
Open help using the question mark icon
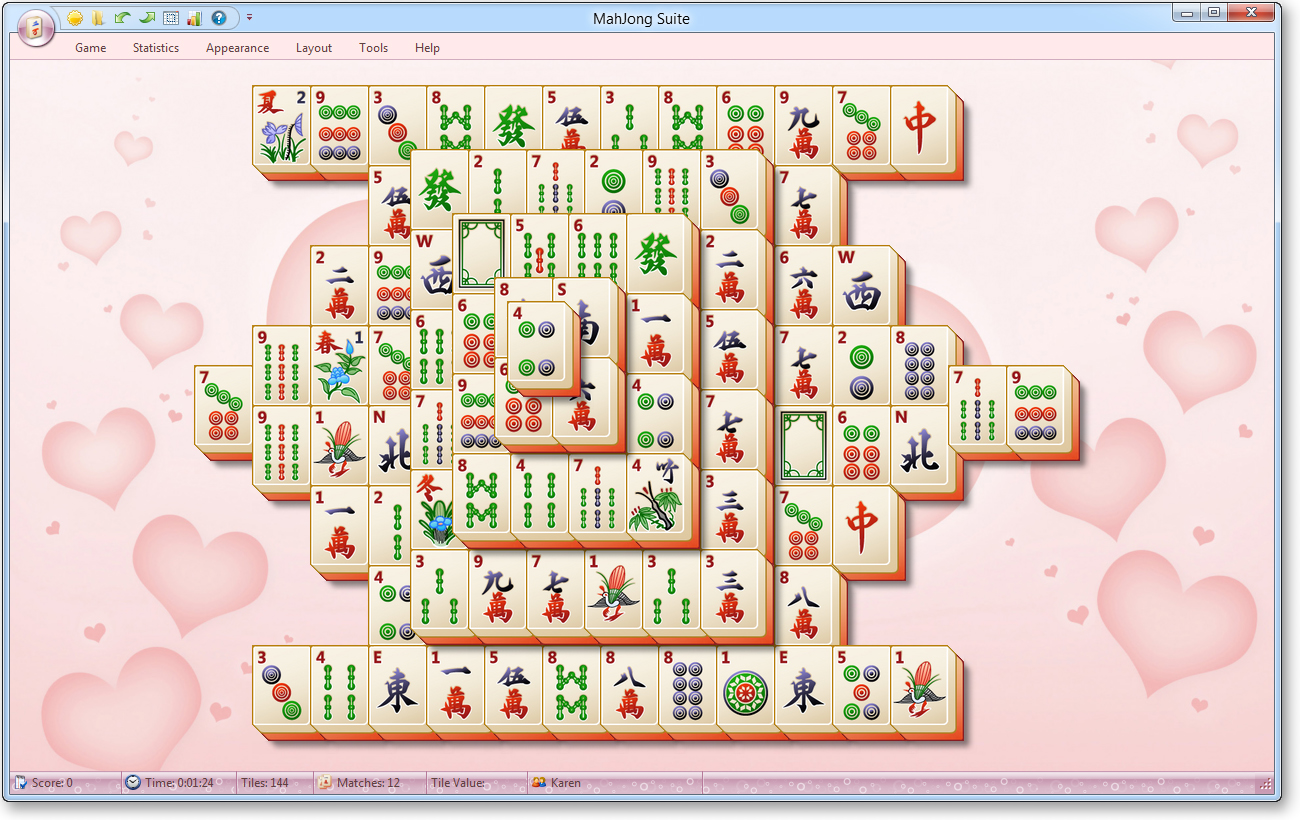pos(218,17)
